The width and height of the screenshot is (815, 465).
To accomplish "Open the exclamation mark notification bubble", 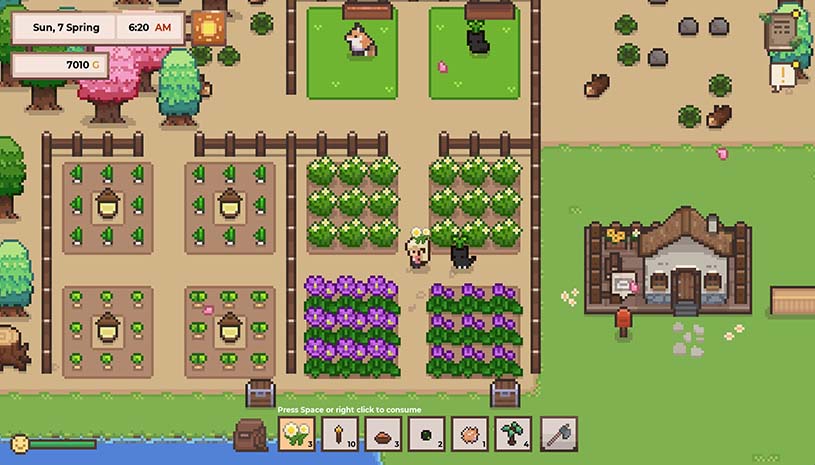I will pyautogui.click(x=779, y=76).
